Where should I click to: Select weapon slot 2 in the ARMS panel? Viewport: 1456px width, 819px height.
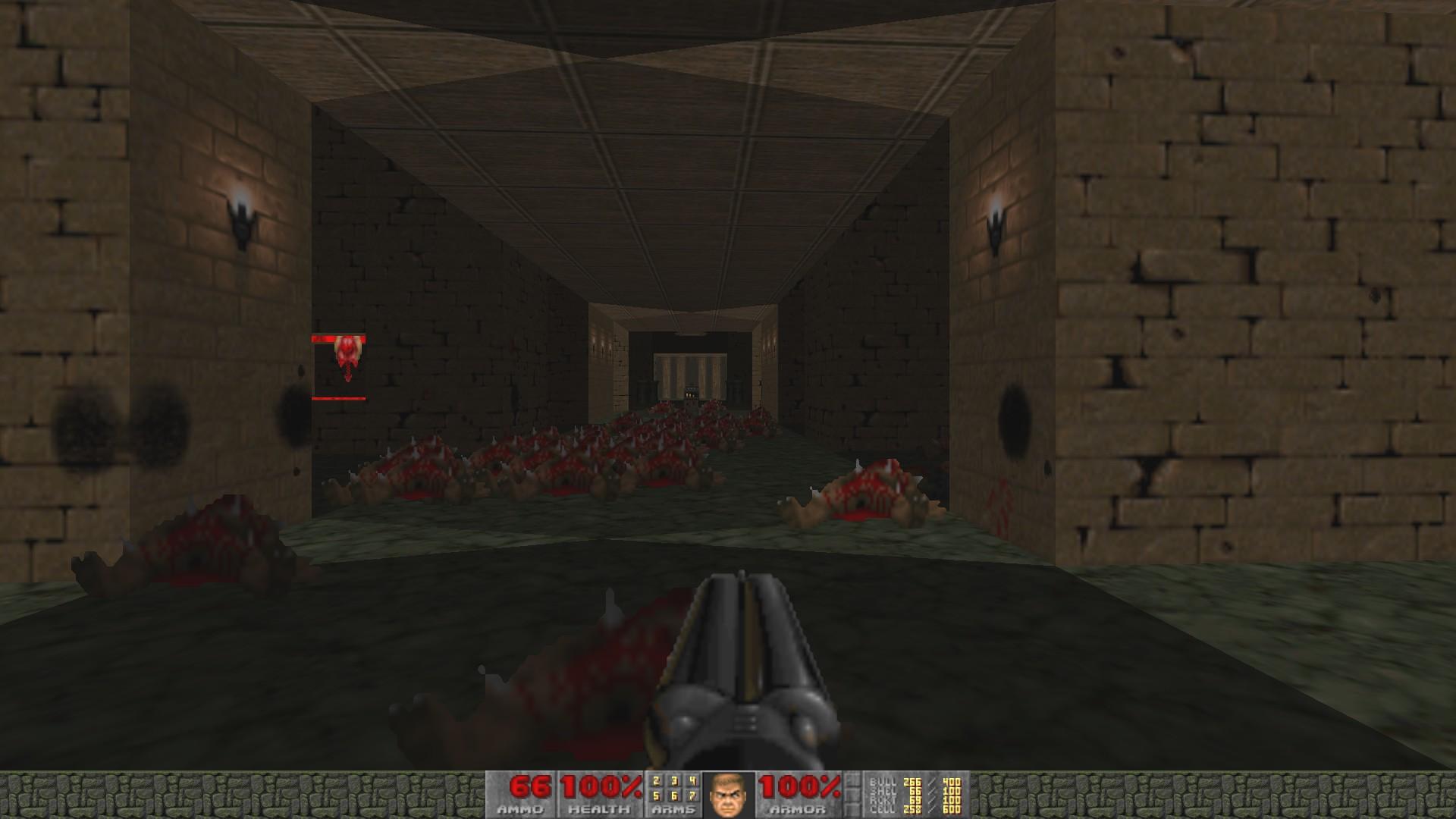pos(656,781)
